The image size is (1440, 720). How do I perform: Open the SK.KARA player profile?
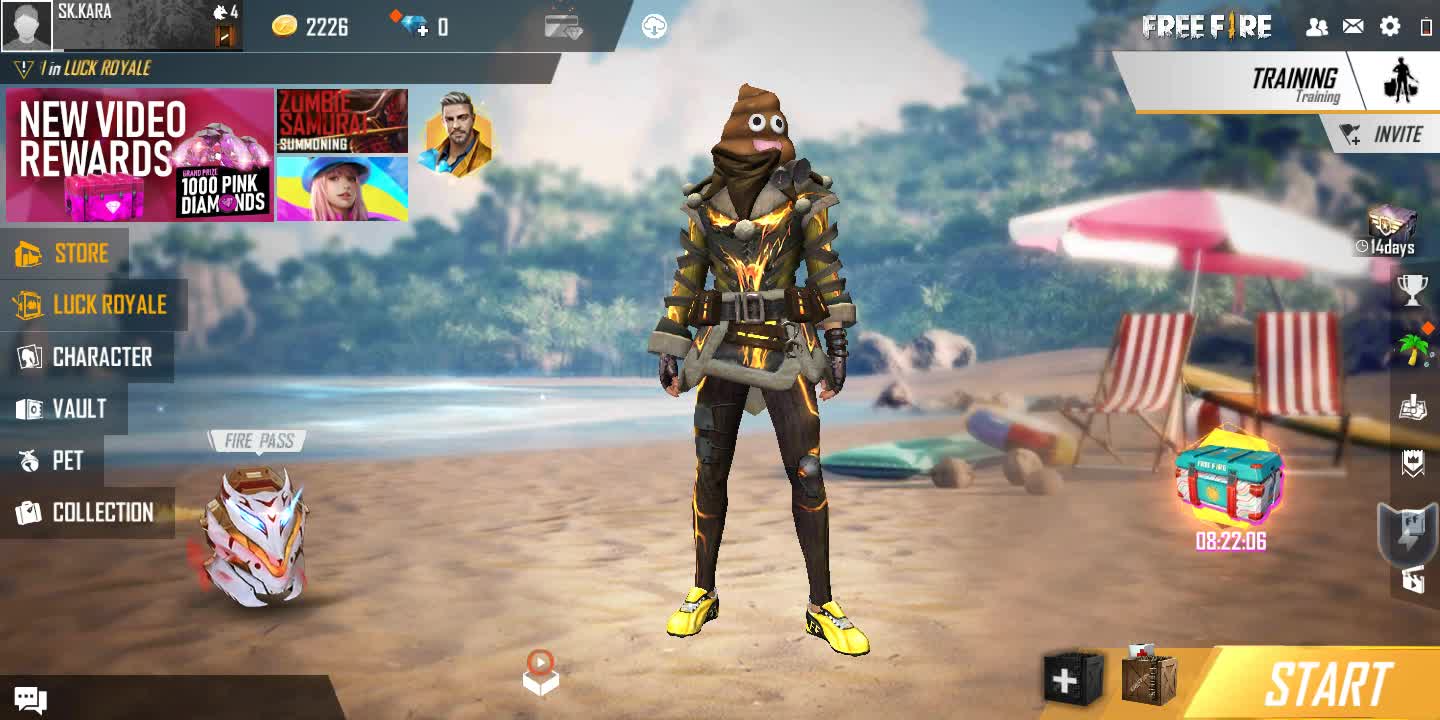(27, 26)
